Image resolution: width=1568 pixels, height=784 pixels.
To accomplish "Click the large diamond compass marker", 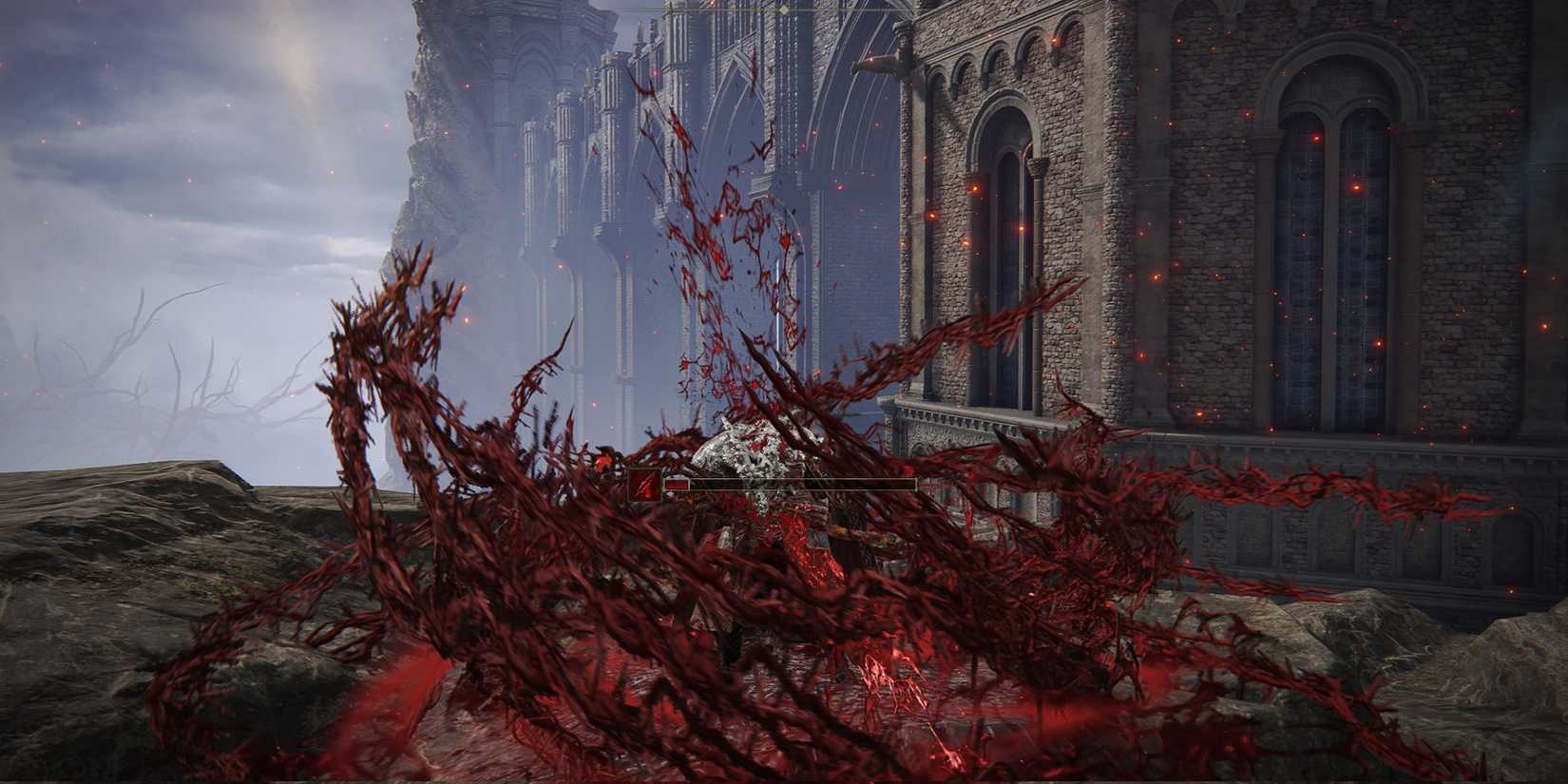I will [784, 10].
